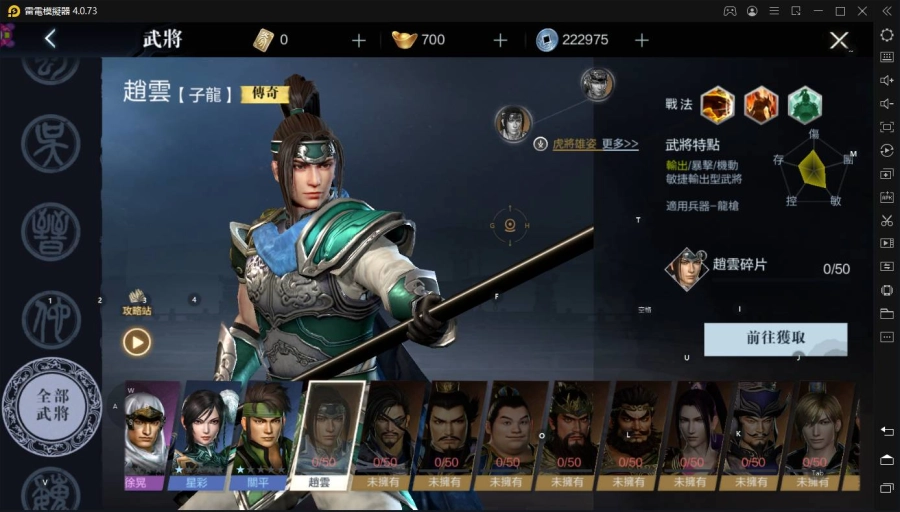
Task: View the green figure battle skill icon
Action: [x=804, y=104]
